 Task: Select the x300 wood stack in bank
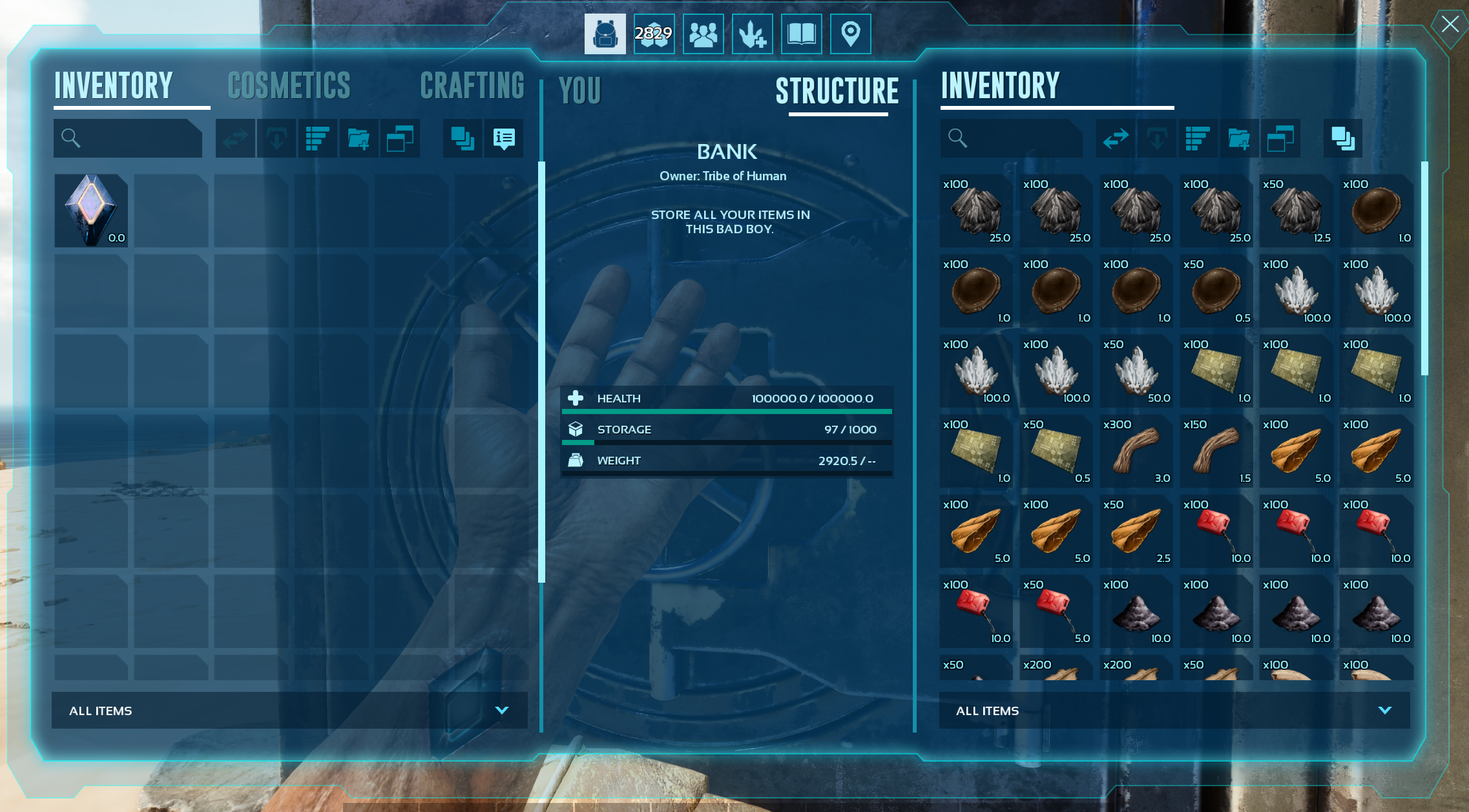click(1136, 451)
